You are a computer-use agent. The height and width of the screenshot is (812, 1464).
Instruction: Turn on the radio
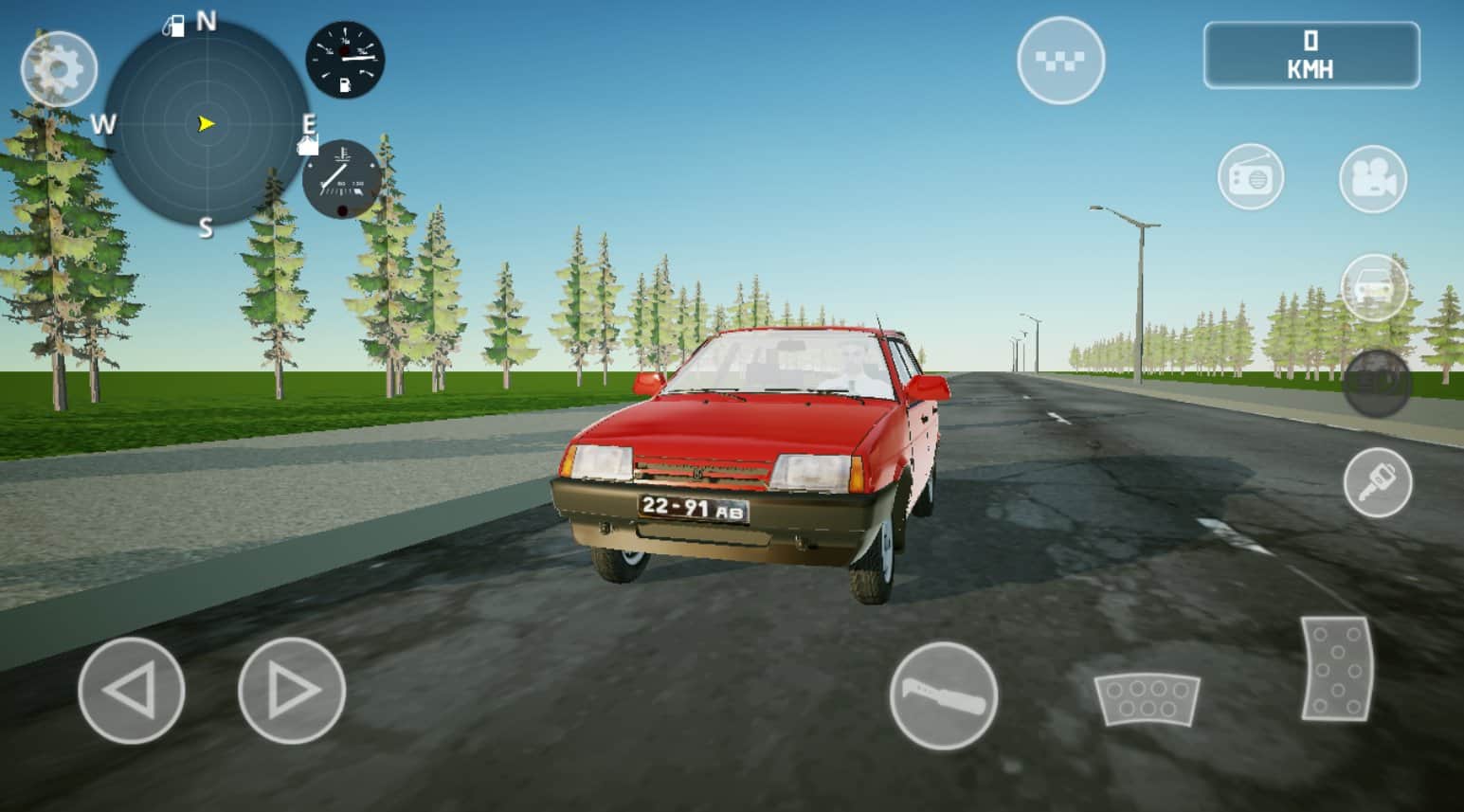(x=1251, y=177)
